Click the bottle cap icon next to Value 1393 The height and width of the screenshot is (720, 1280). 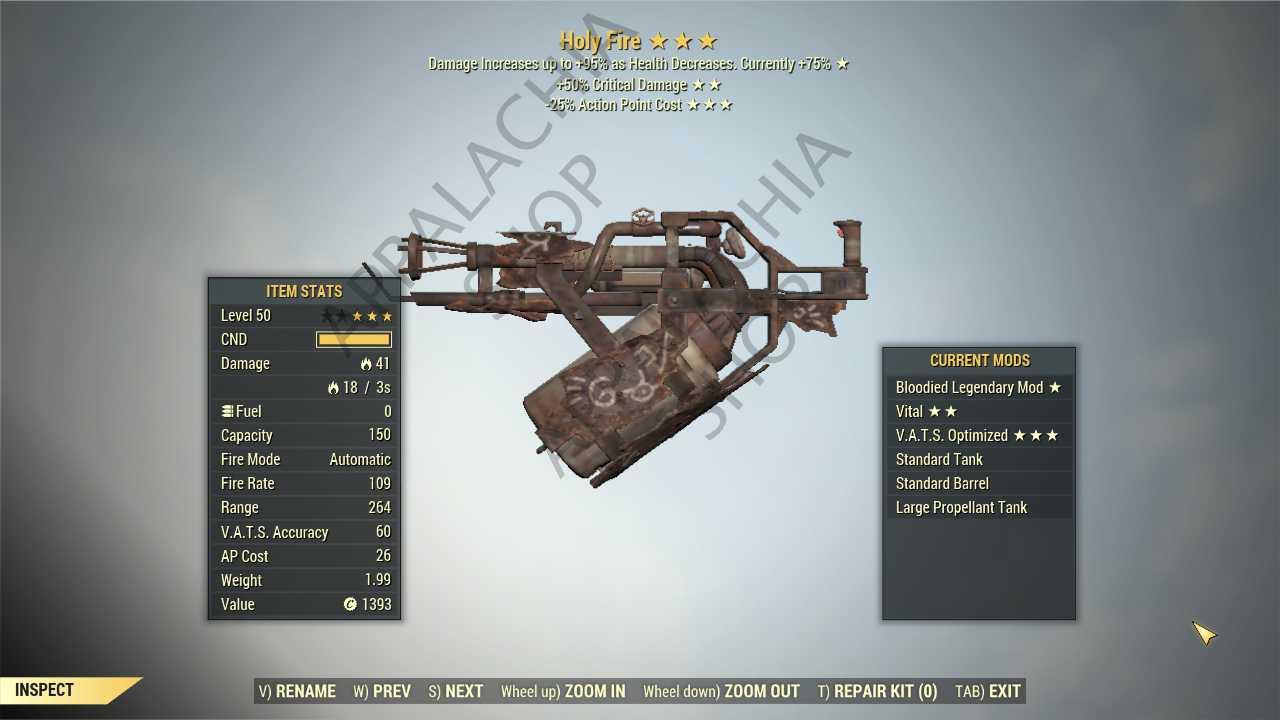click(x=349, y=604)
